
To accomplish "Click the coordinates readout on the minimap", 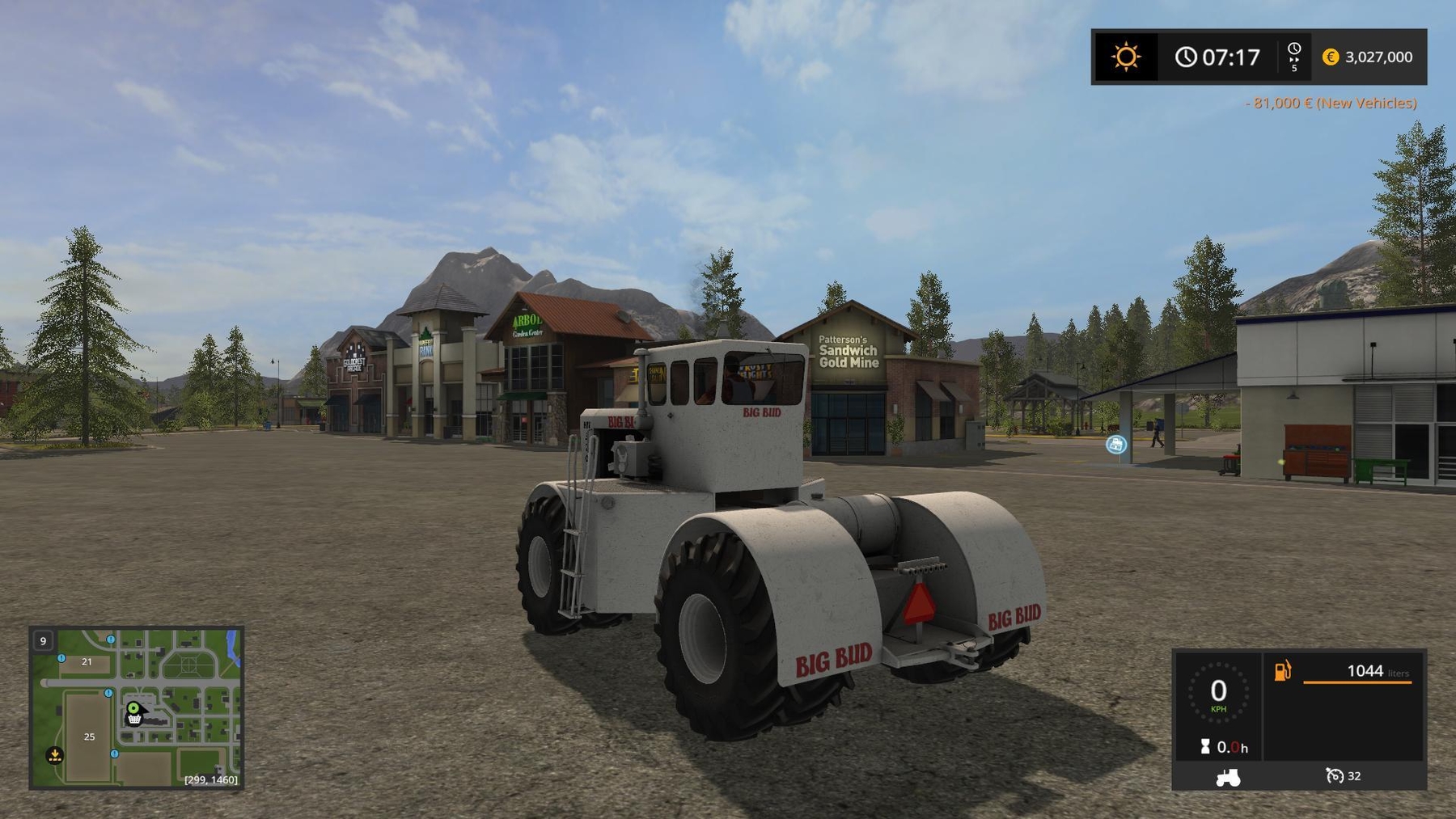I will 210,779.
